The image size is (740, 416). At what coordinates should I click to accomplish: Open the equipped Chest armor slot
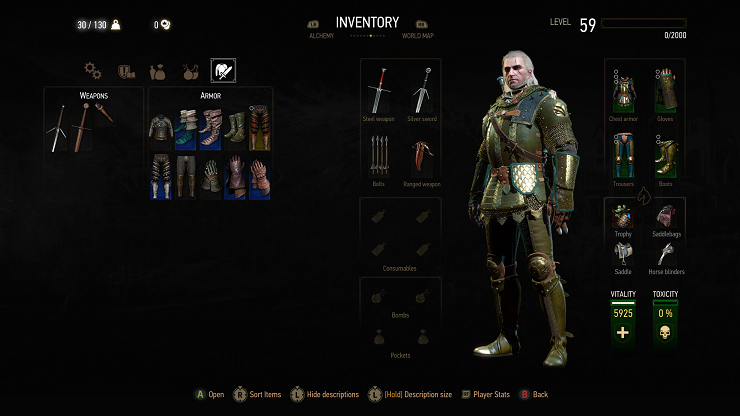point(625,90)
